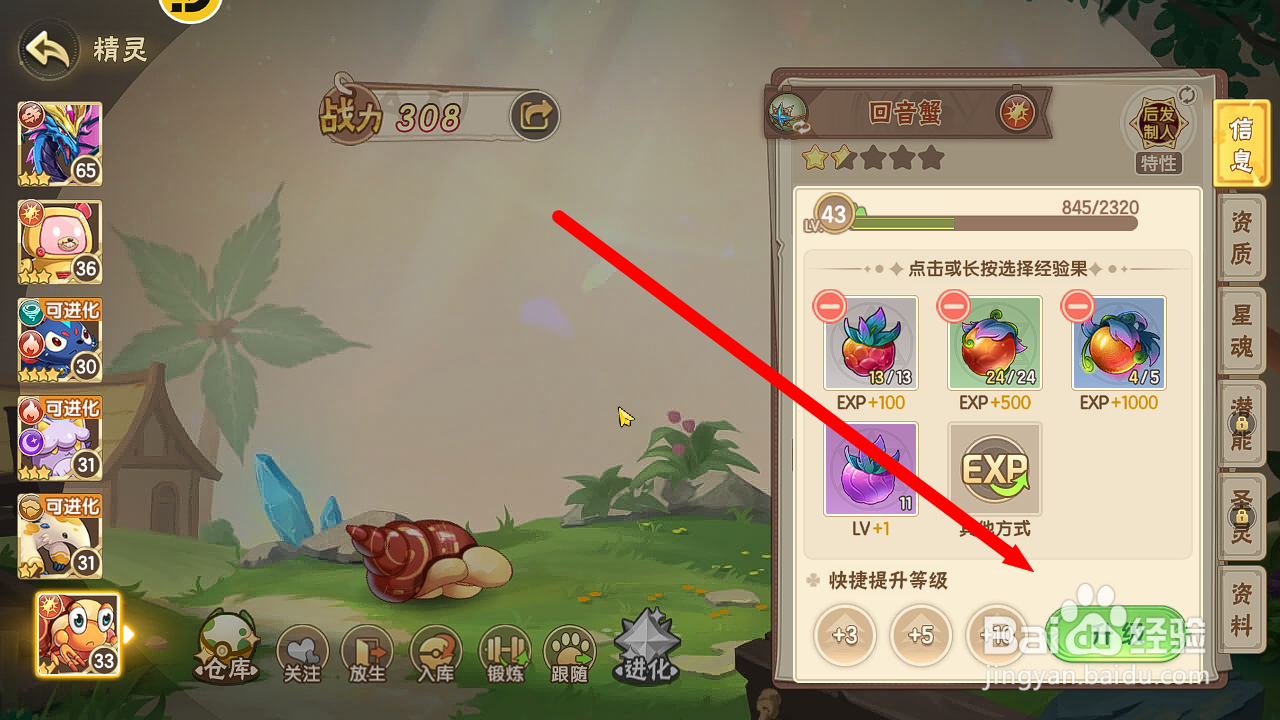Deselect the EXP+100 fruit via its minus toggle
The image size is (1280, 720).
(x=829, y=306)
